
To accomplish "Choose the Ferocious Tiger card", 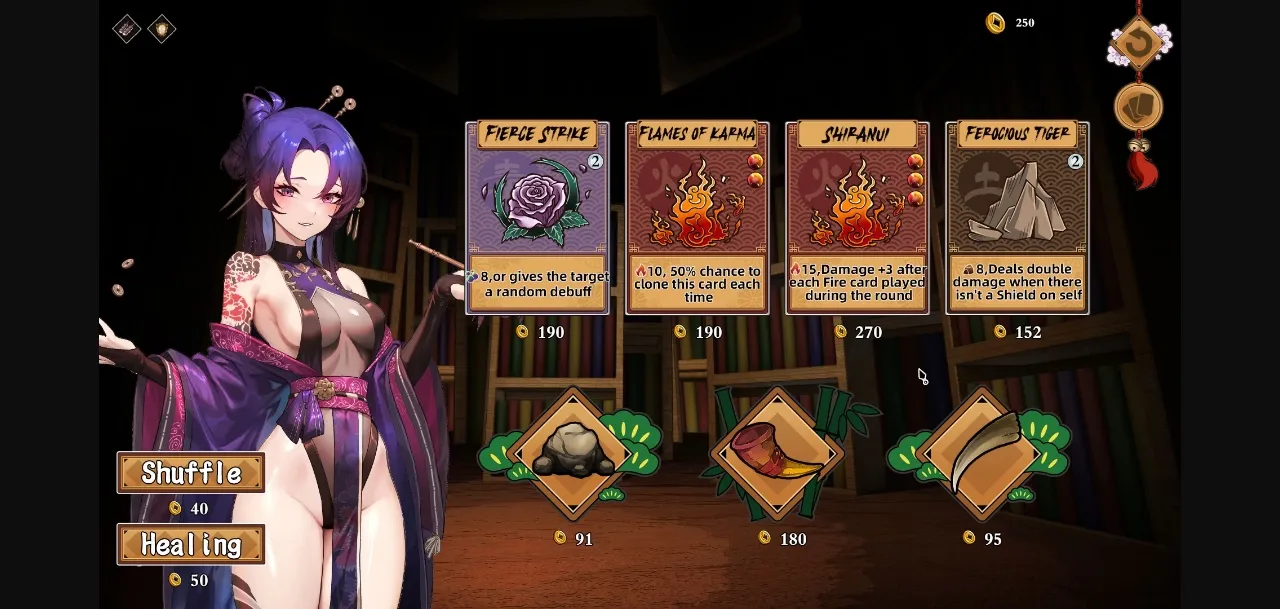I will pyautogui.click(x=1017, y=218).
